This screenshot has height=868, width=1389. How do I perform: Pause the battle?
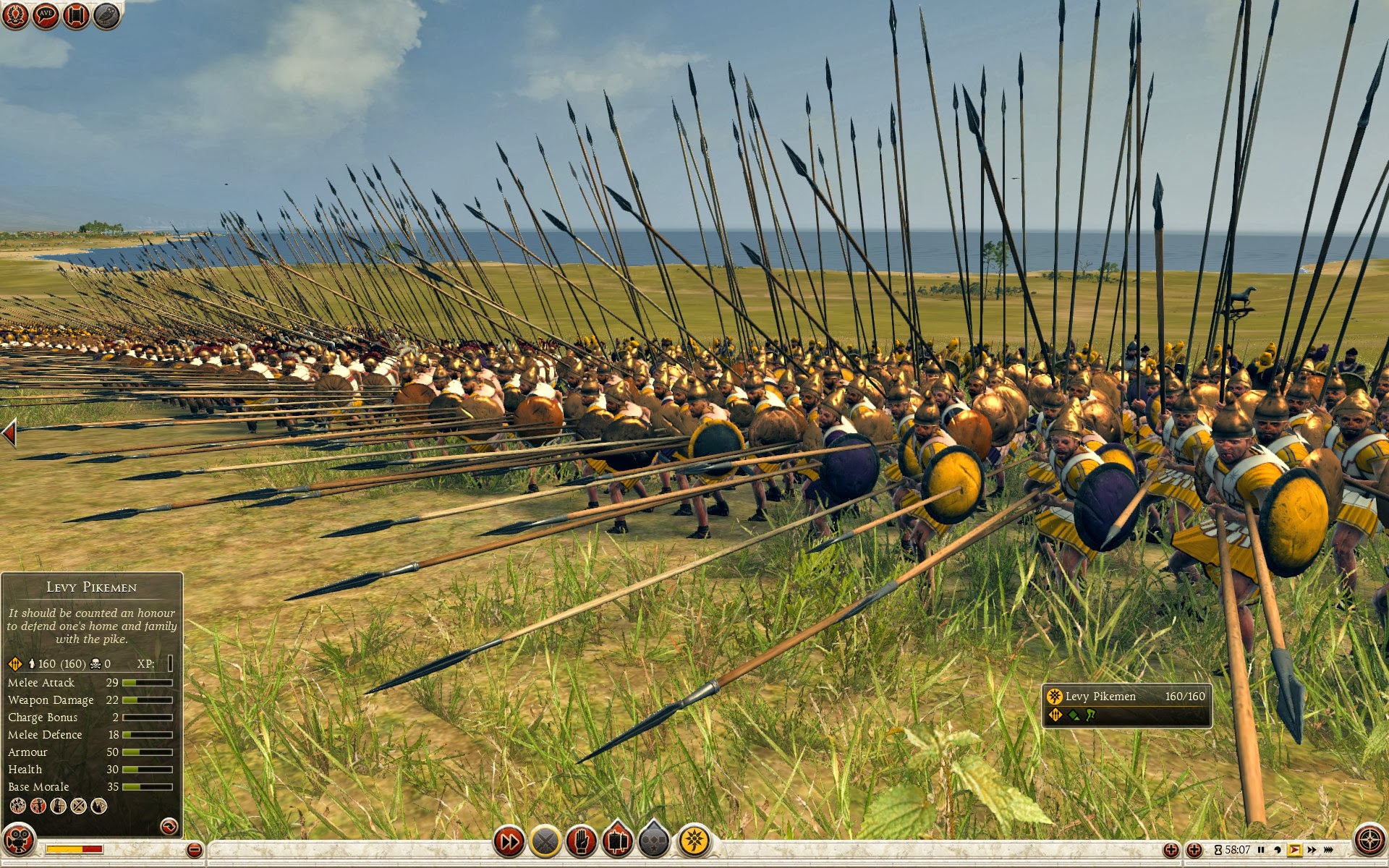1261,850
